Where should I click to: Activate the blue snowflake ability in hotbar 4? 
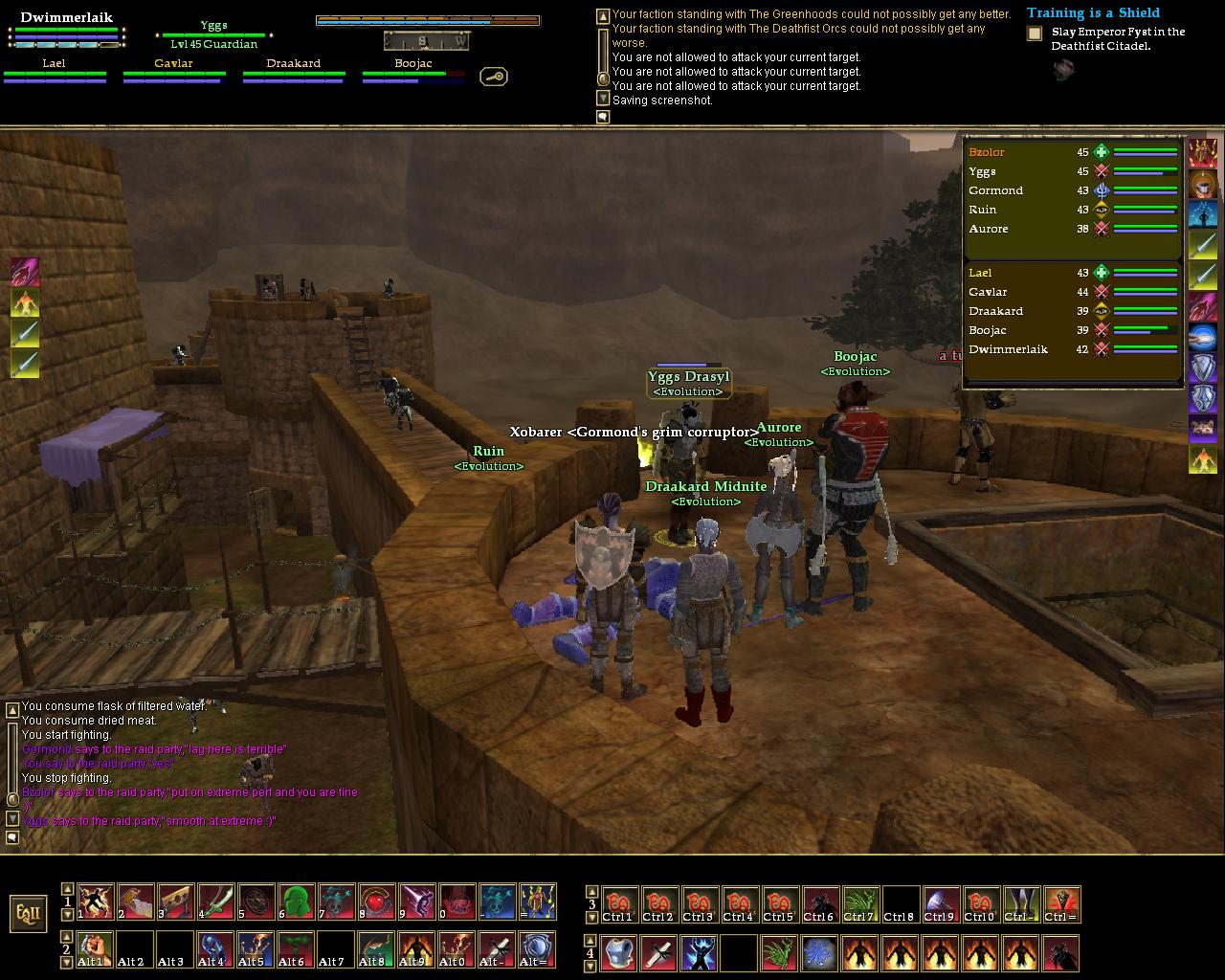[819, 953]
